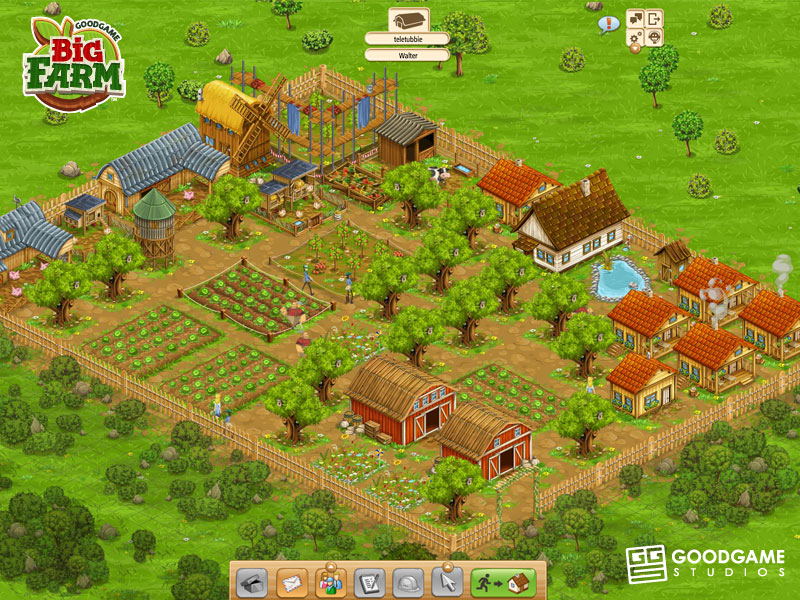Open the chat speech bubbles button

pyautogui.click(x=635, y=18)
